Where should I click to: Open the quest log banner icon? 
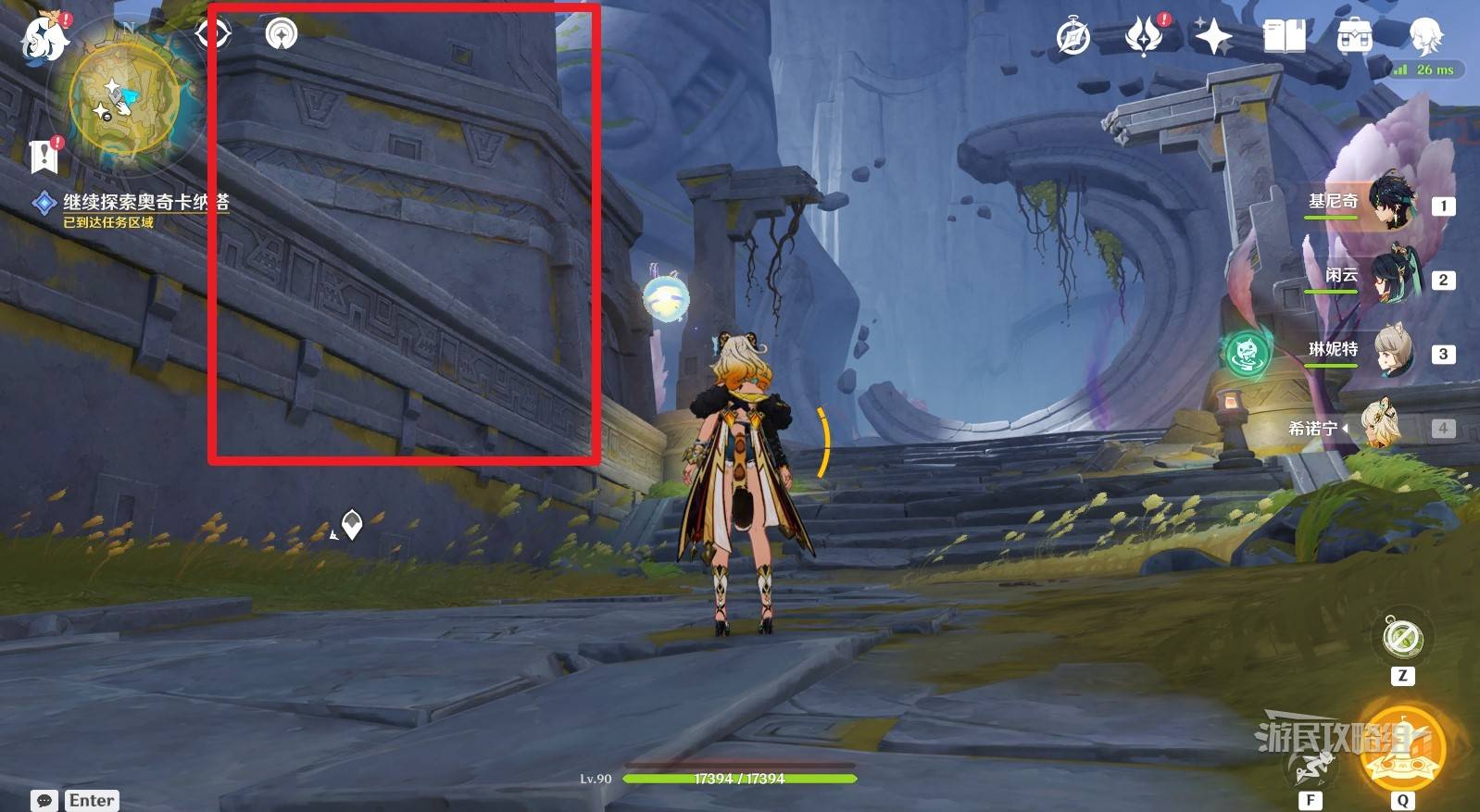coord(44,156)
